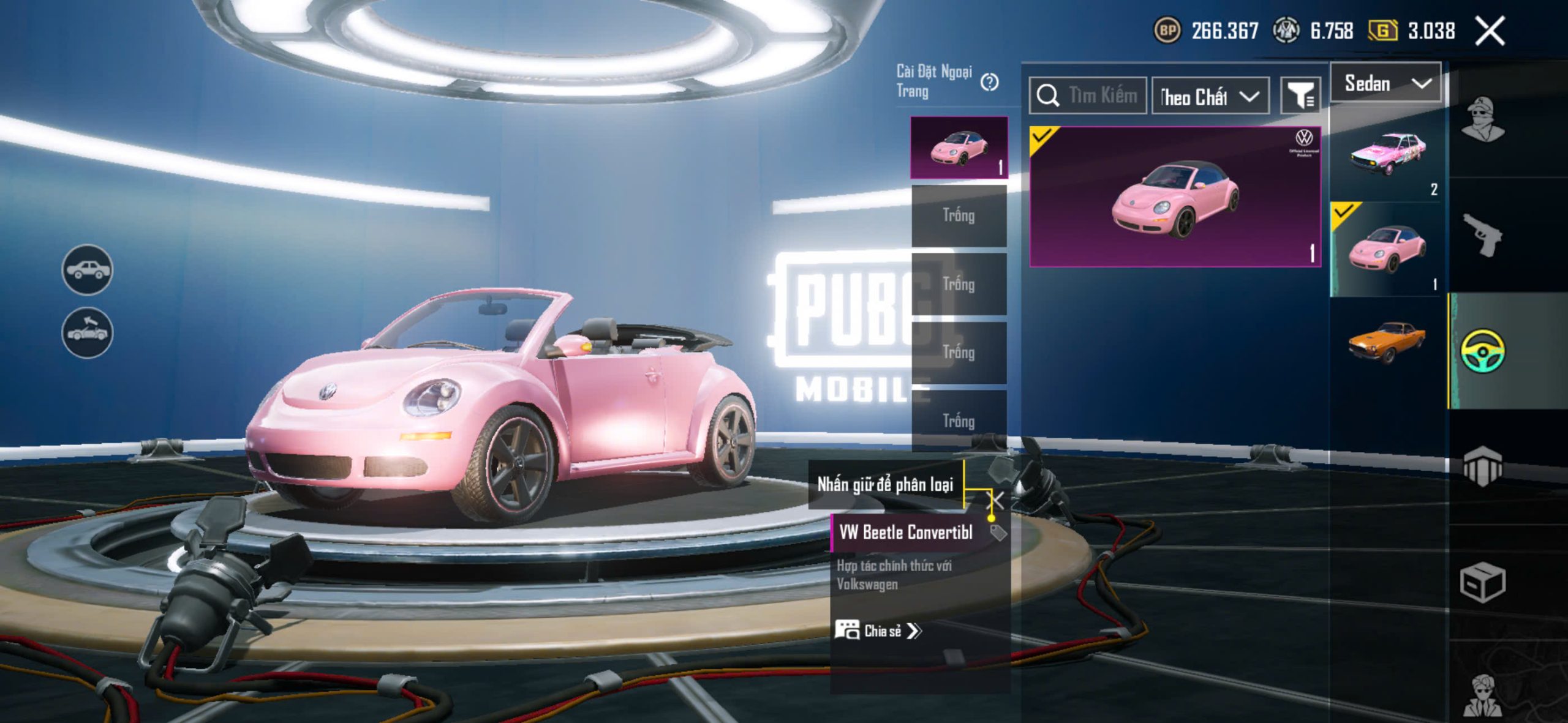
Task: Select the equipped pink Beetle loadout slot
Action: coord(959,148)
